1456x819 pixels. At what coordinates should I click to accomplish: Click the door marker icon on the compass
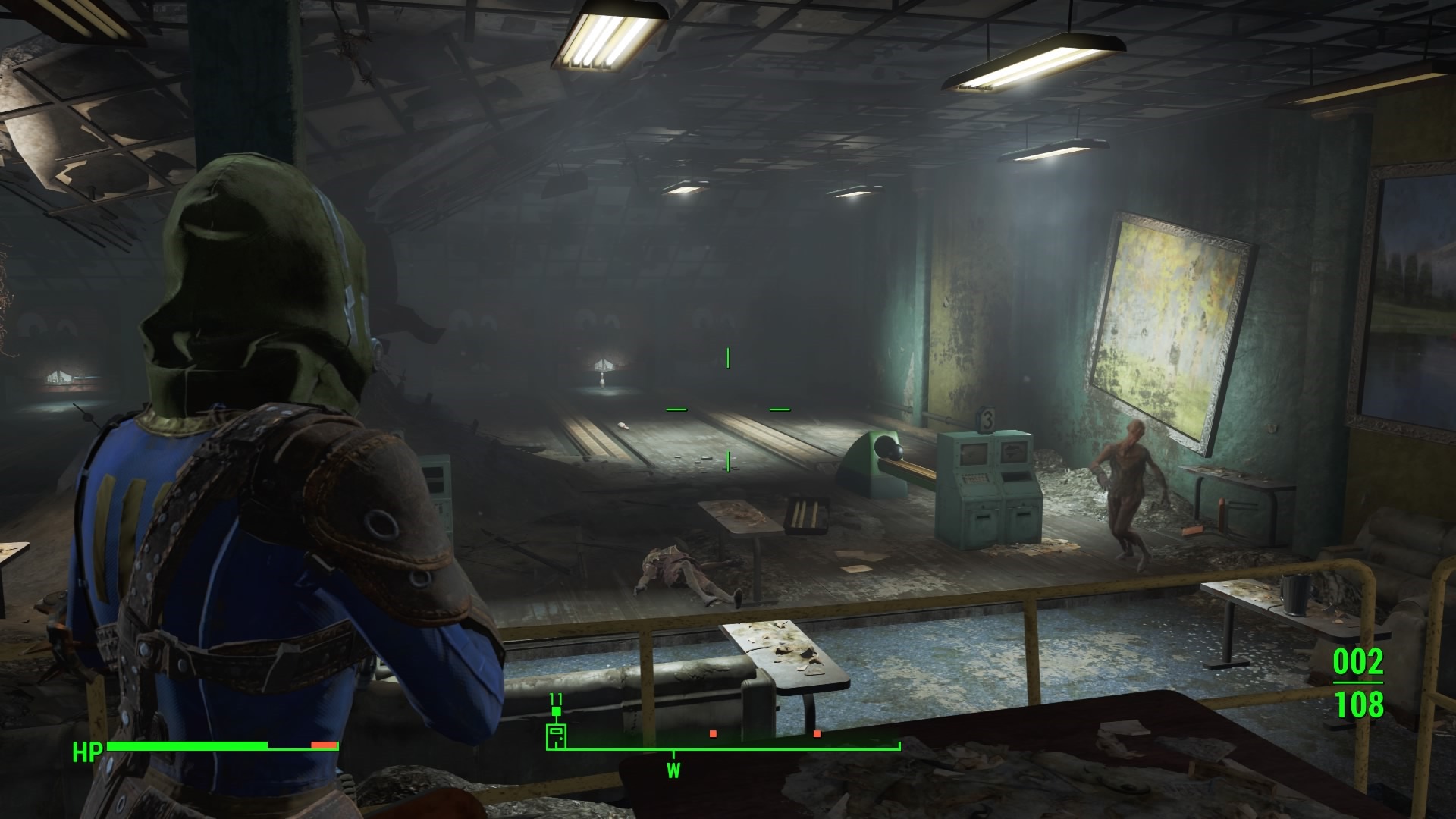[x=557, y=736]
